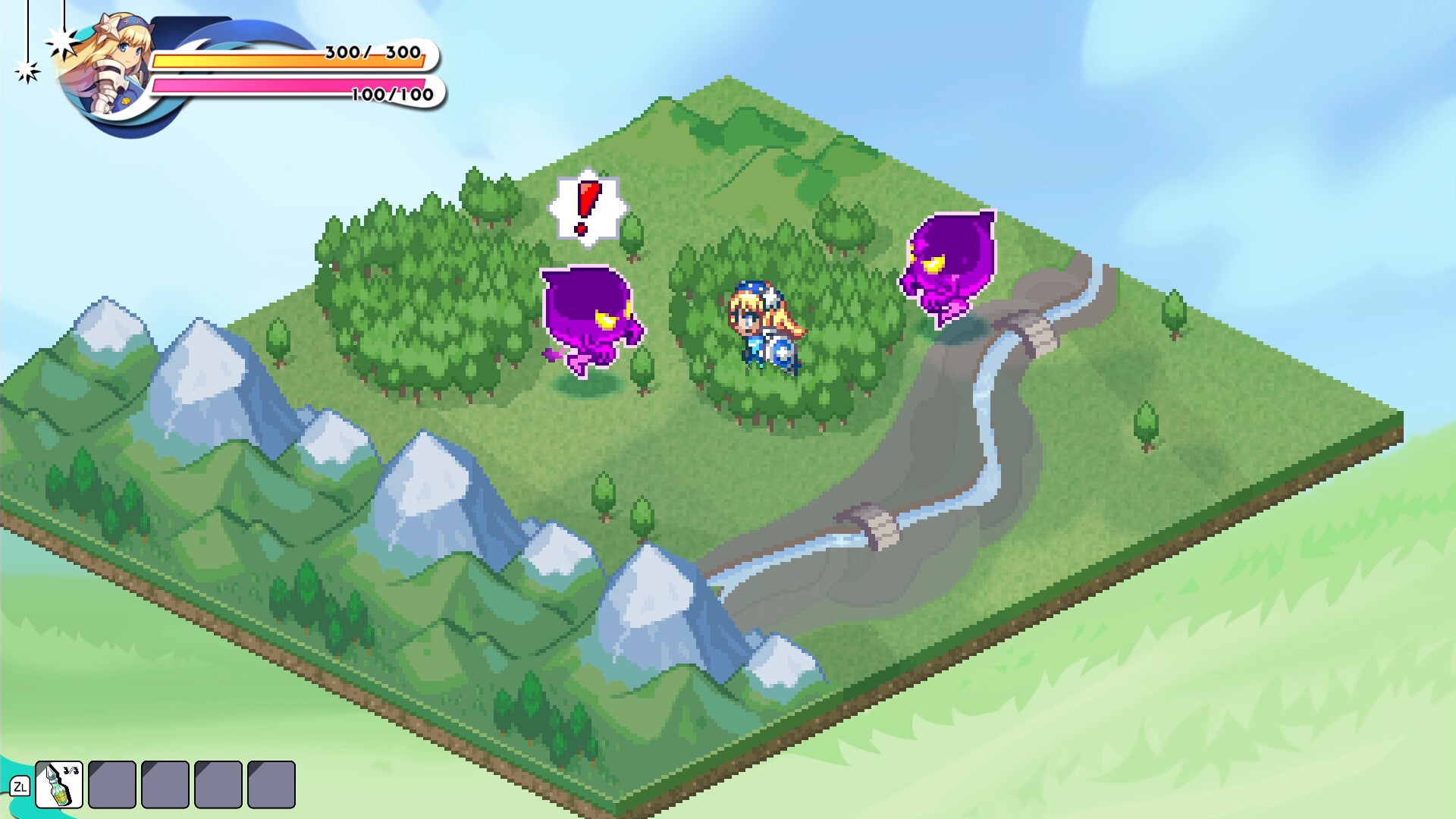Click the 100/100 mana text

coord(391,96)
